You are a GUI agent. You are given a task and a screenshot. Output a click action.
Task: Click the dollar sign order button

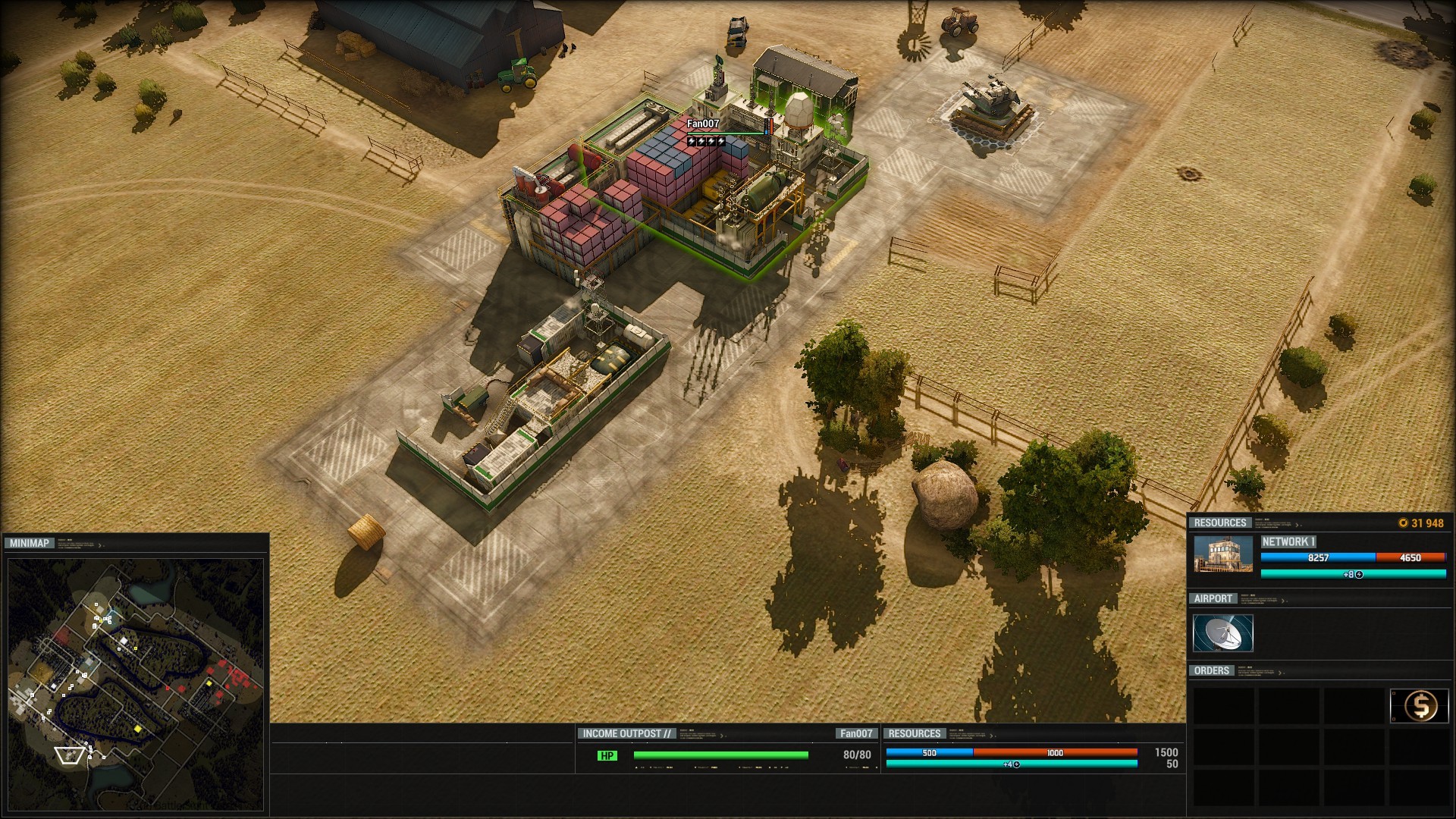(1420, 706)
